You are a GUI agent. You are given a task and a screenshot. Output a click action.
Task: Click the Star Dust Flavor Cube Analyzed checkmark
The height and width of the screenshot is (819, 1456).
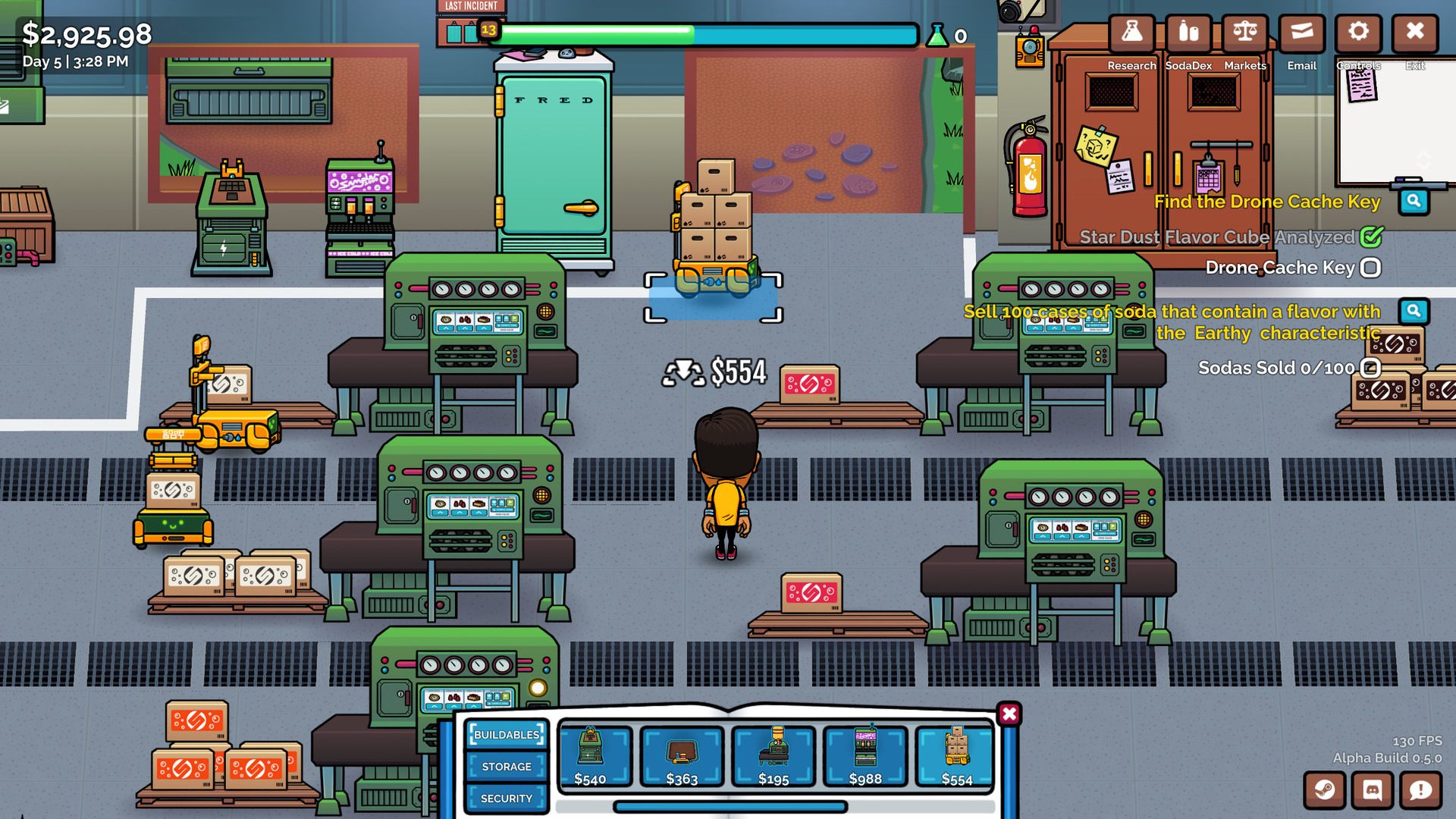coord(1370,237)
